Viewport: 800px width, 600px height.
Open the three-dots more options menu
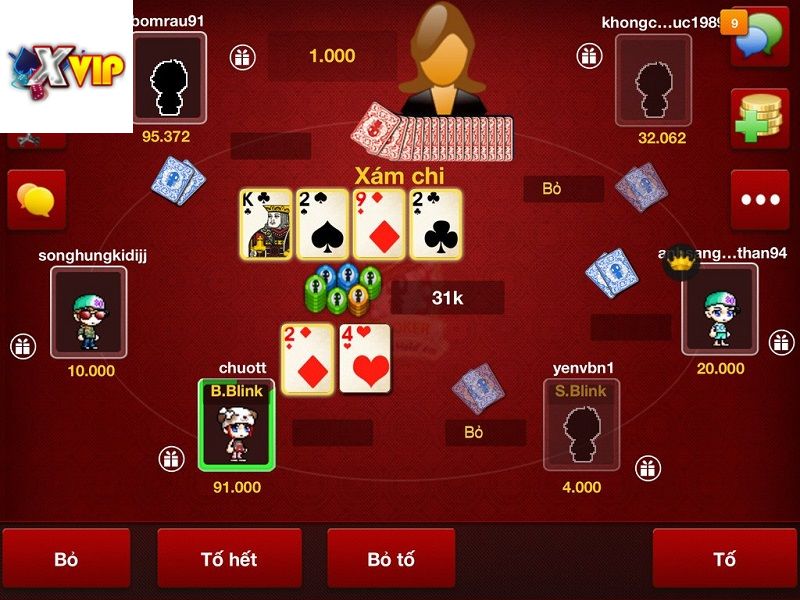pos(759,199)
